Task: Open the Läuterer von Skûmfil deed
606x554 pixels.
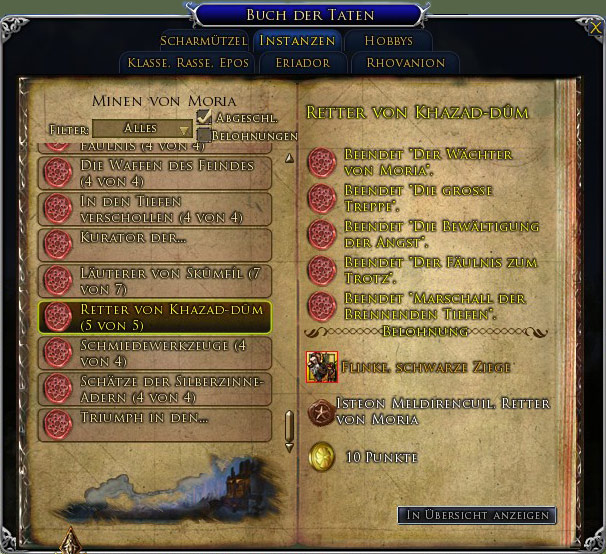Action: coord(154,280)
